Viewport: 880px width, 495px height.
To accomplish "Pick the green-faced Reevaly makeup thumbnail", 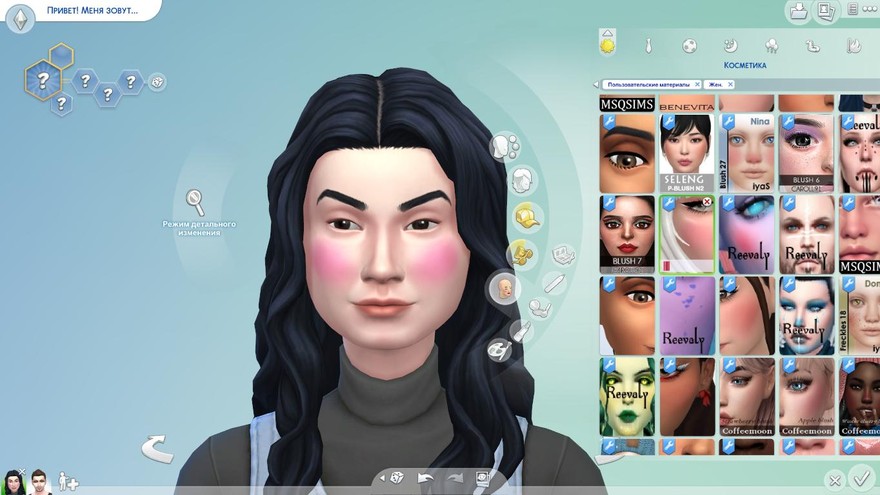I will coord(627,396).
